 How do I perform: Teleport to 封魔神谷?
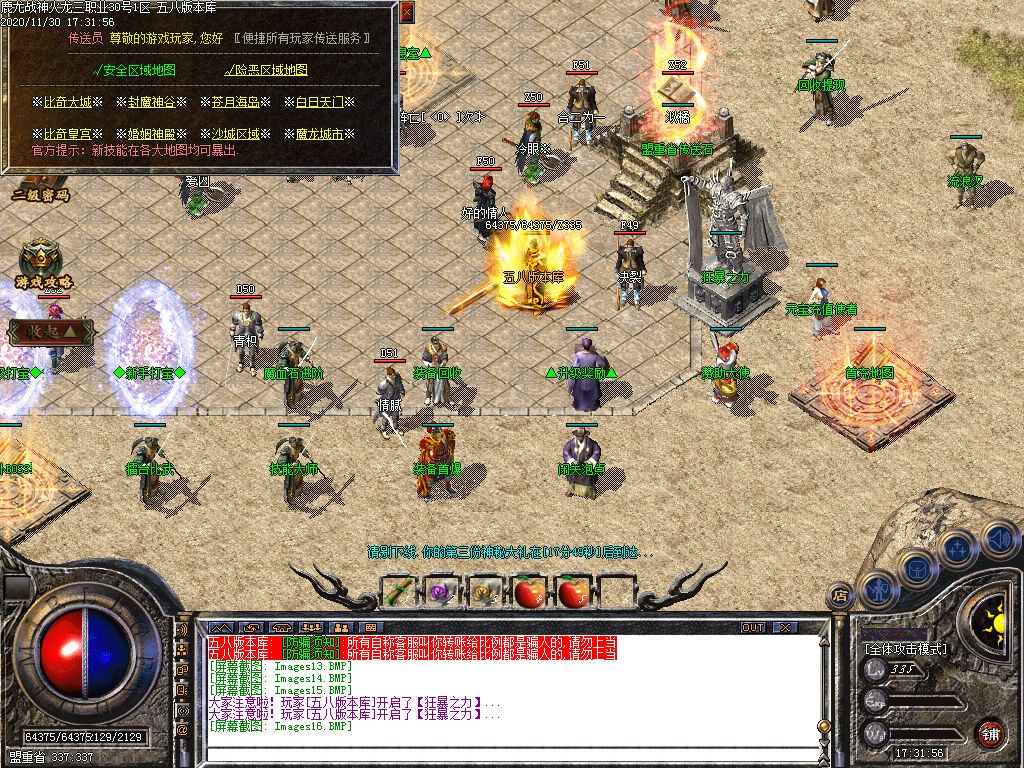pyautogui.click(x=152, y=102)
